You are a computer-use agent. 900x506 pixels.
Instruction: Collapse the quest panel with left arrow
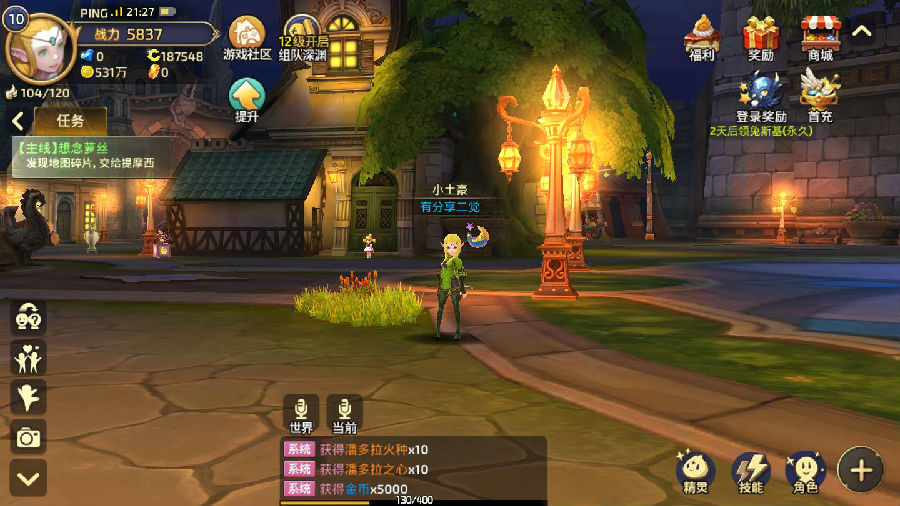click(18, 121)
